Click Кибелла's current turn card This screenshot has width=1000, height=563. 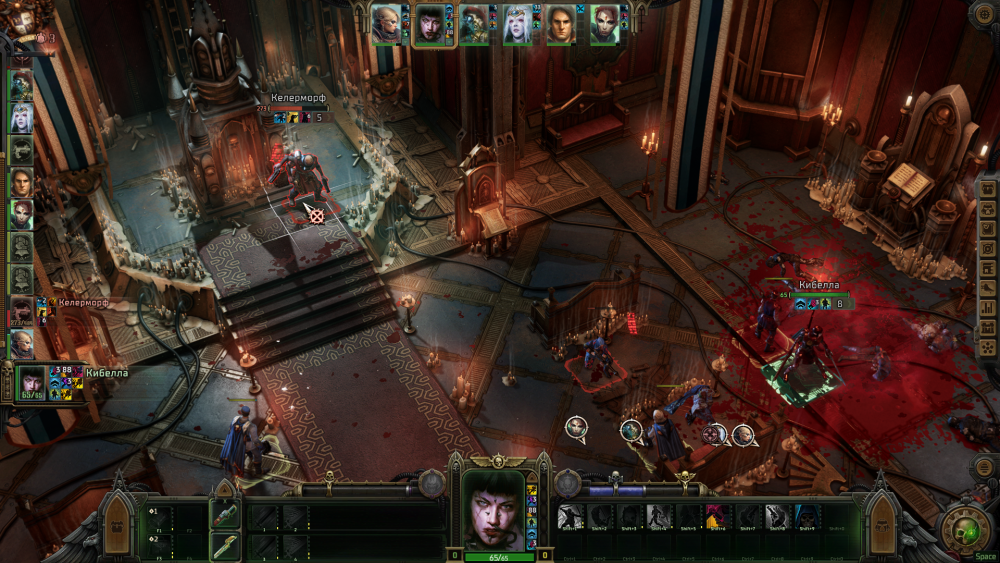pyautogui.click(x=30, y=382)
